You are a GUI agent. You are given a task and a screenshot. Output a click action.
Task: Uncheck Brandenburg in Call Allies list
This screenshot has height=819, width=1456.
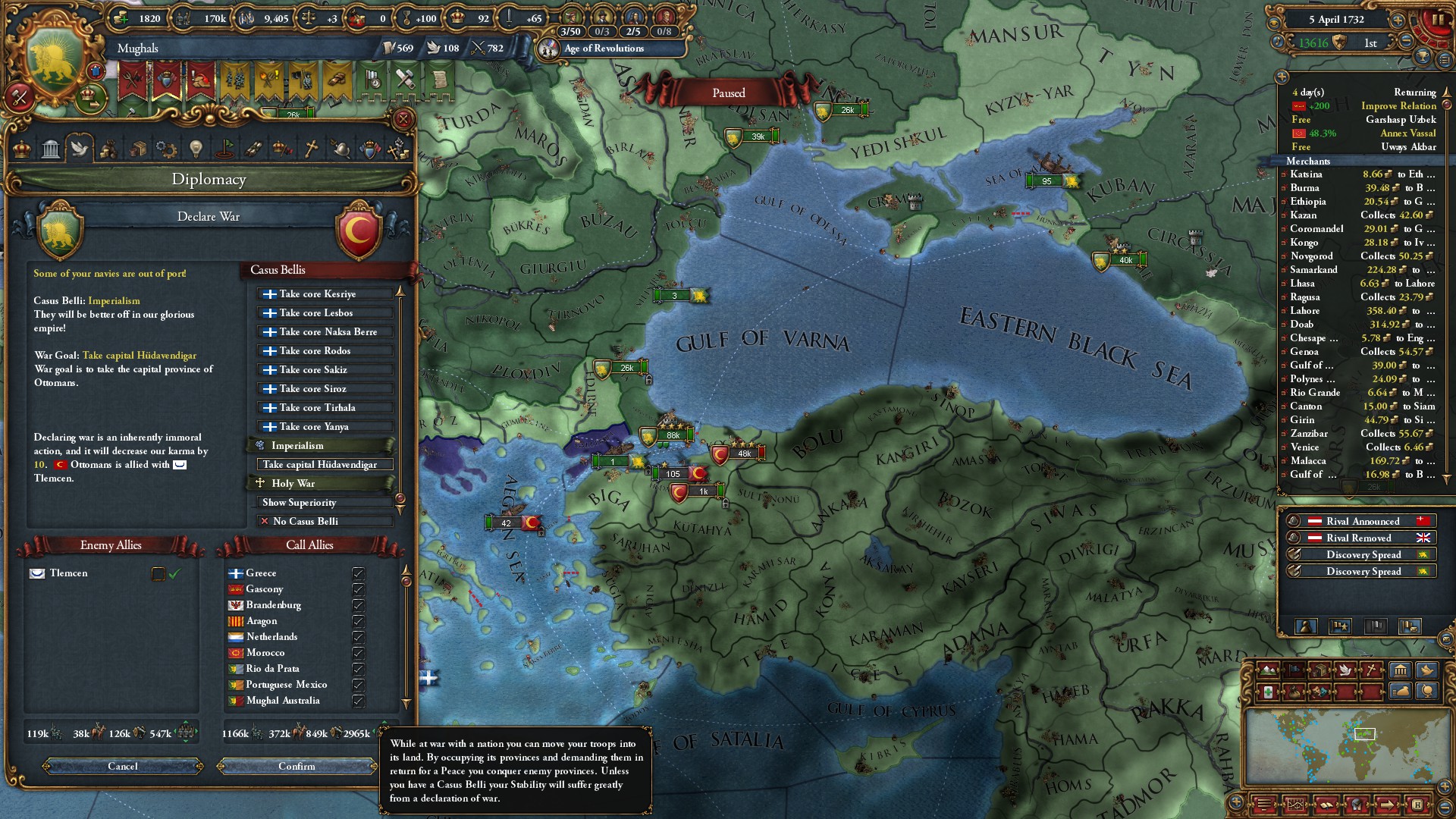[x=358, y=605]
